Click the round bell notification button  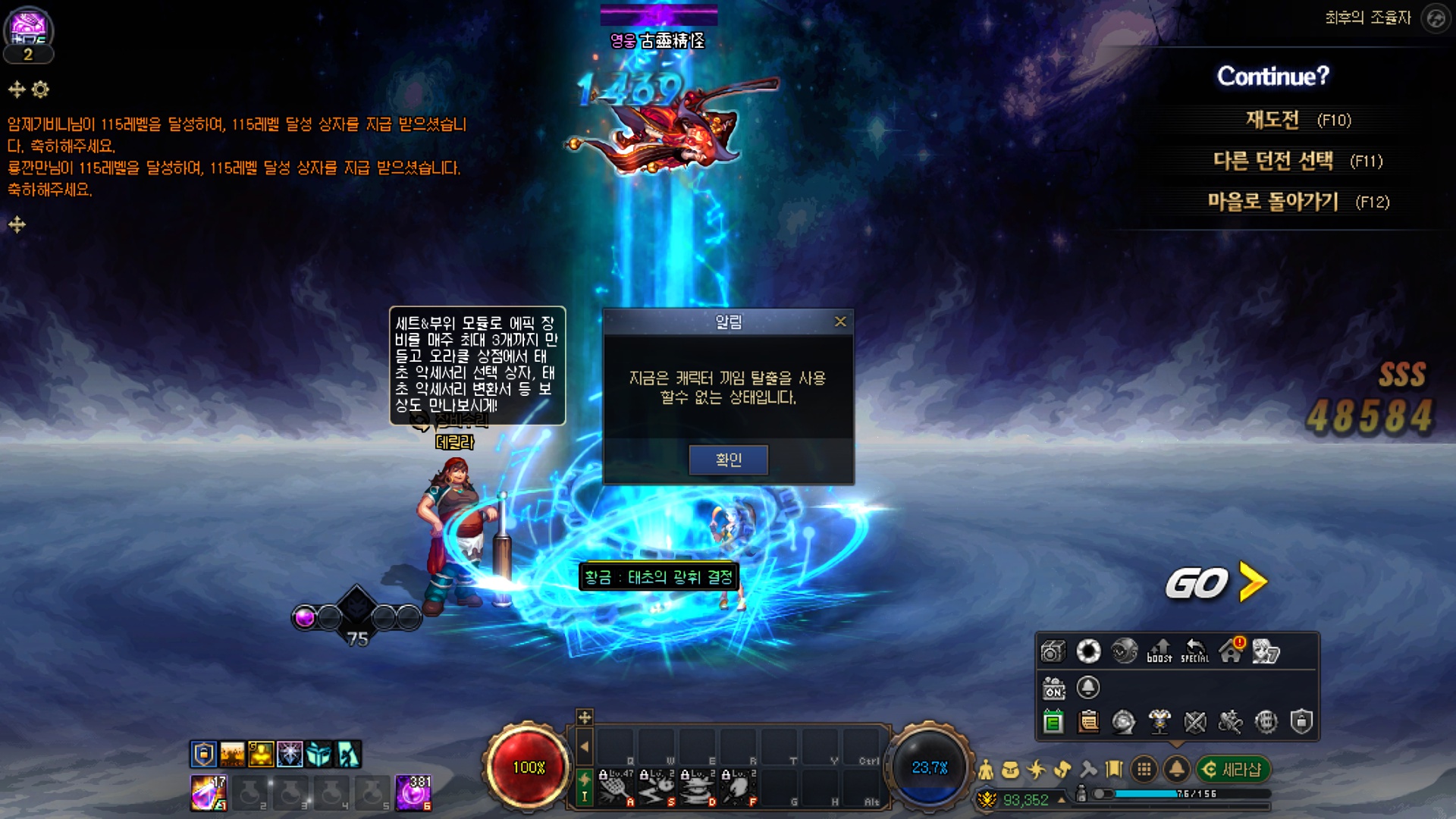pos(1176,770)
